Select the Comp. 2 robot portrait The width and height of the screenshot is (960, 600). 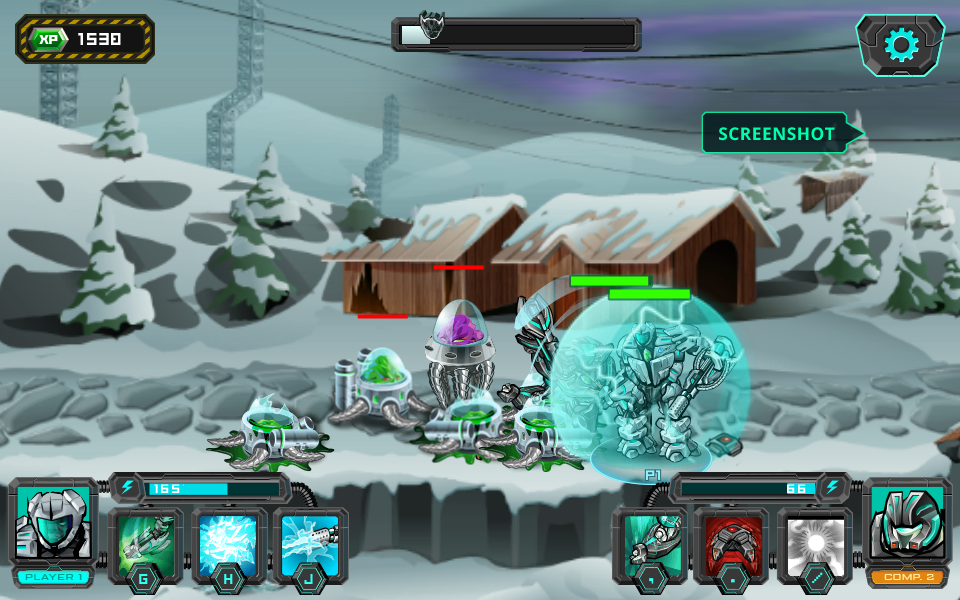(907, 524)
